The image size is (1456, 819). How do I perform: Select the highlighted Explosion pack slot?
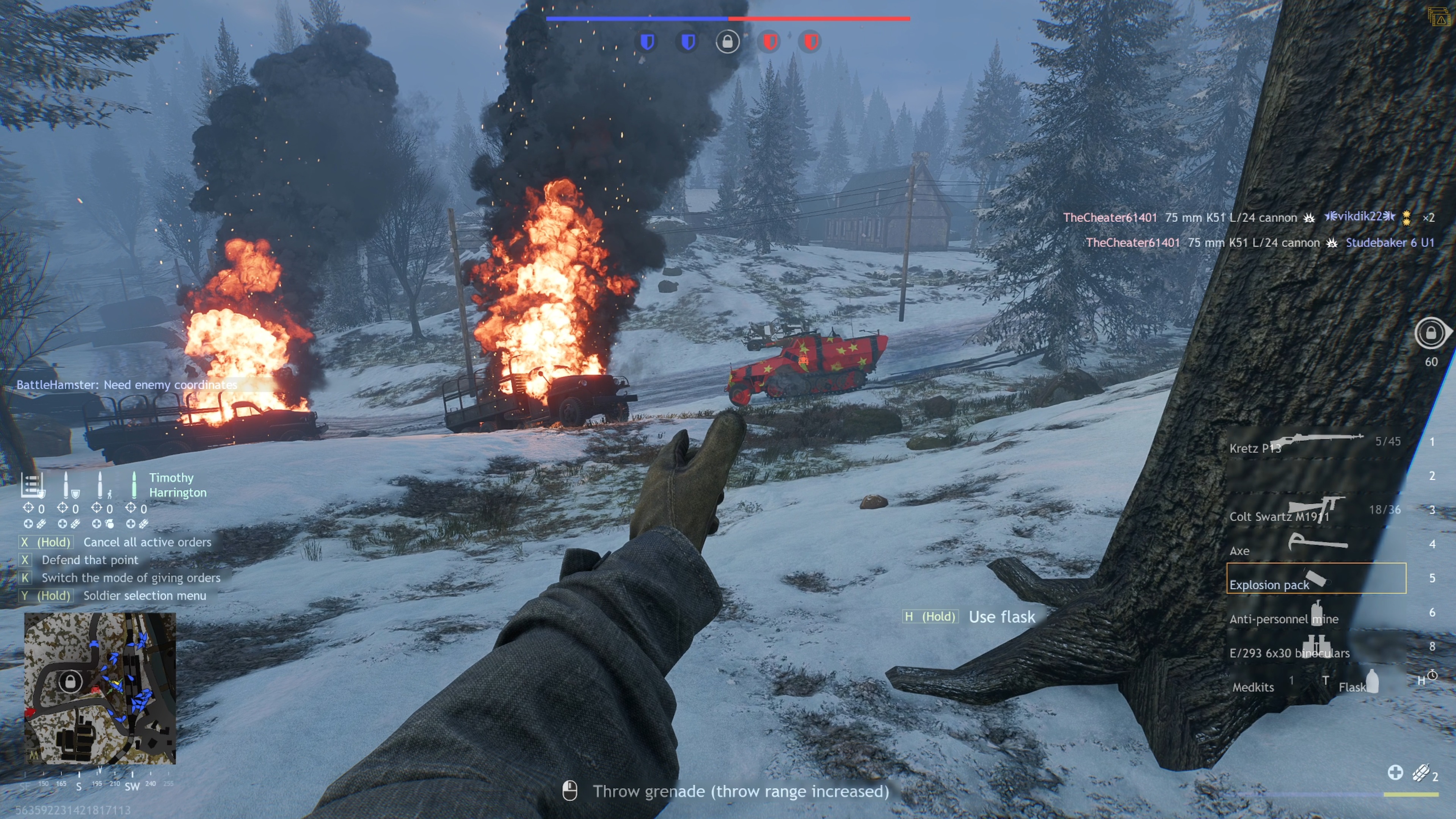[x=1316, y=578]
